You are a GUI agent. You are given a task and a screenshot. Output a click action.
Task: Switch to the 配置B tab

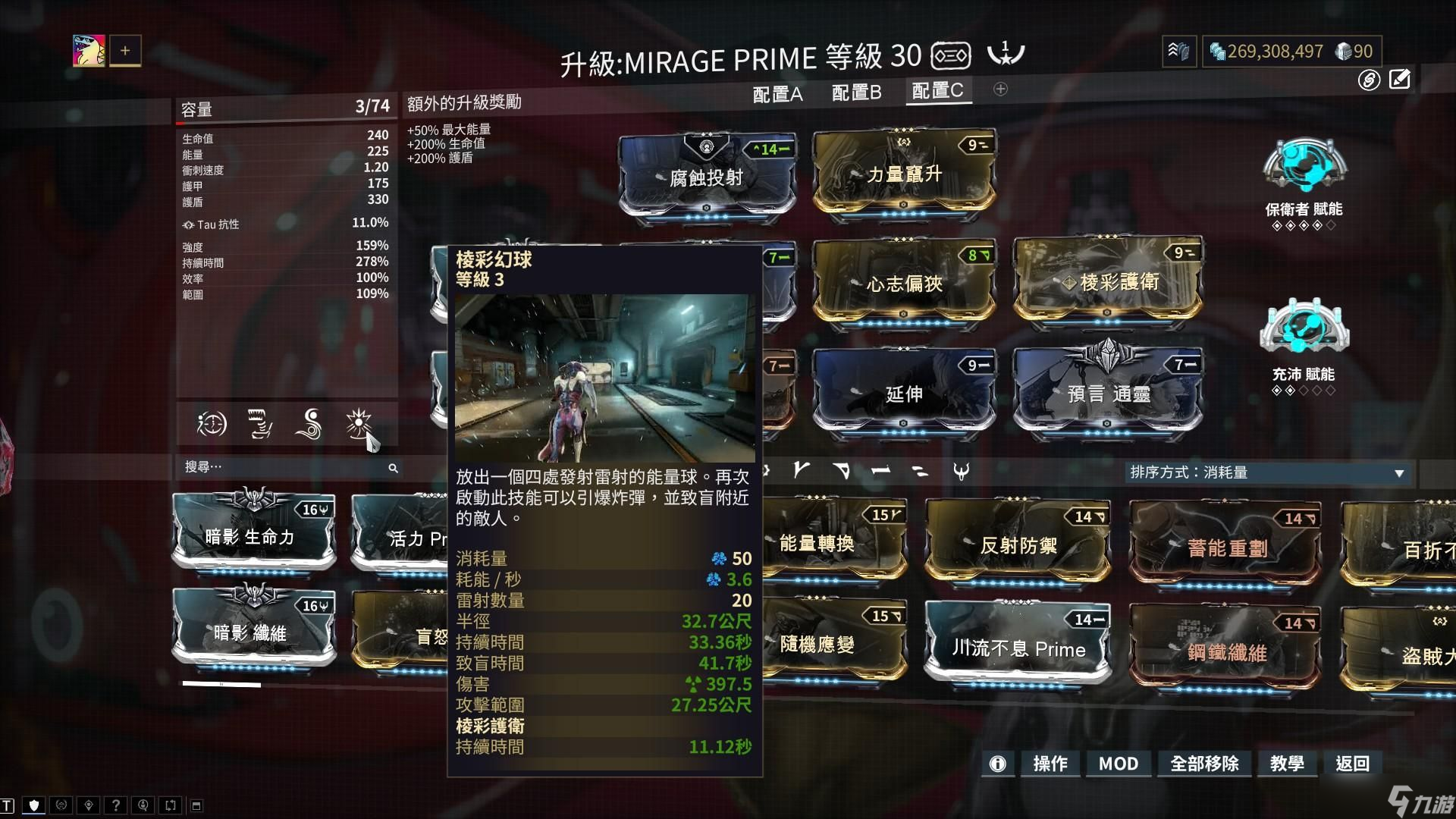click(x=858, y=93)
